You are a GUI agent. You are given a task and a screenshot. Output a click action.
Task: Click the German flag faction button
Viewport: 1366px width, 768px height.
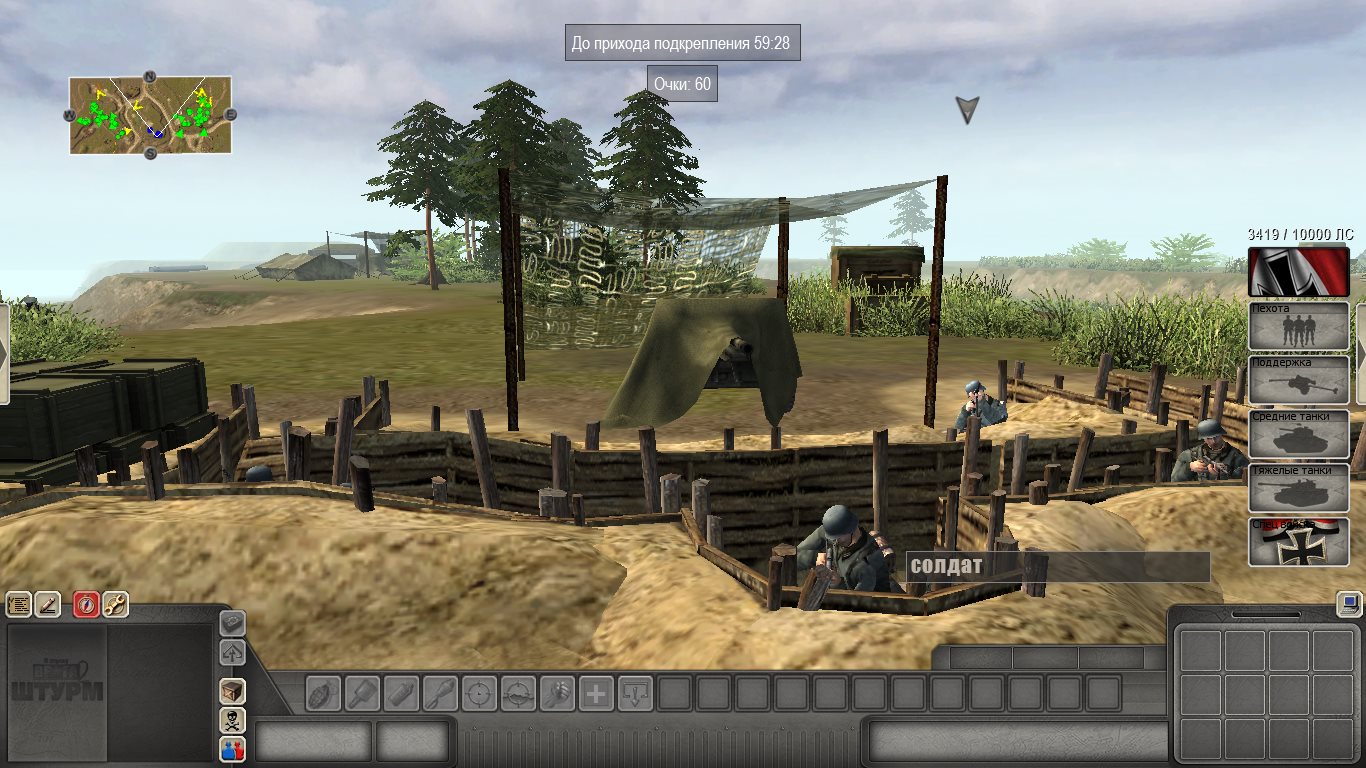point(1298,272)
